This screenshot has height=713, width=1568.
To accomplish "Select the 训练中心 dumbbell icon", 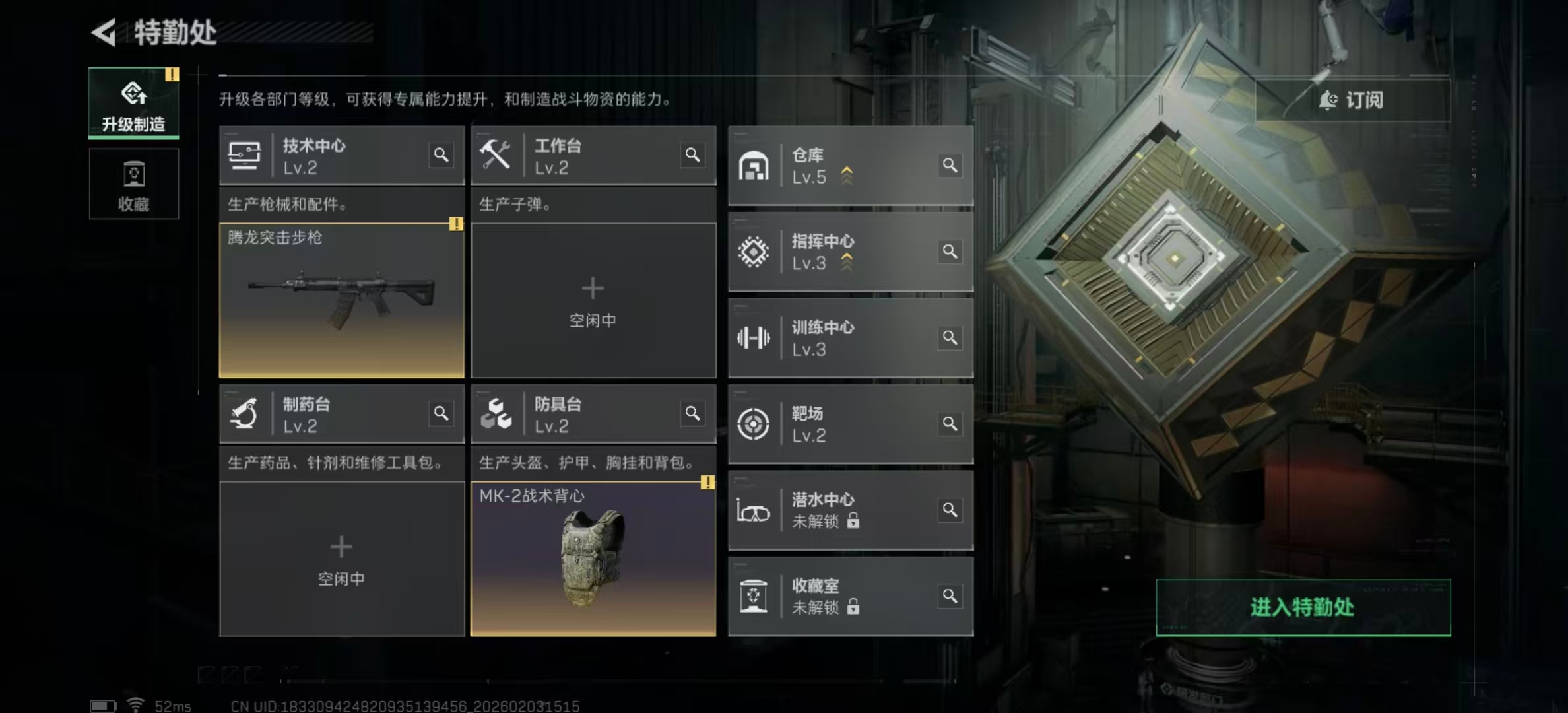I will 754,337.
